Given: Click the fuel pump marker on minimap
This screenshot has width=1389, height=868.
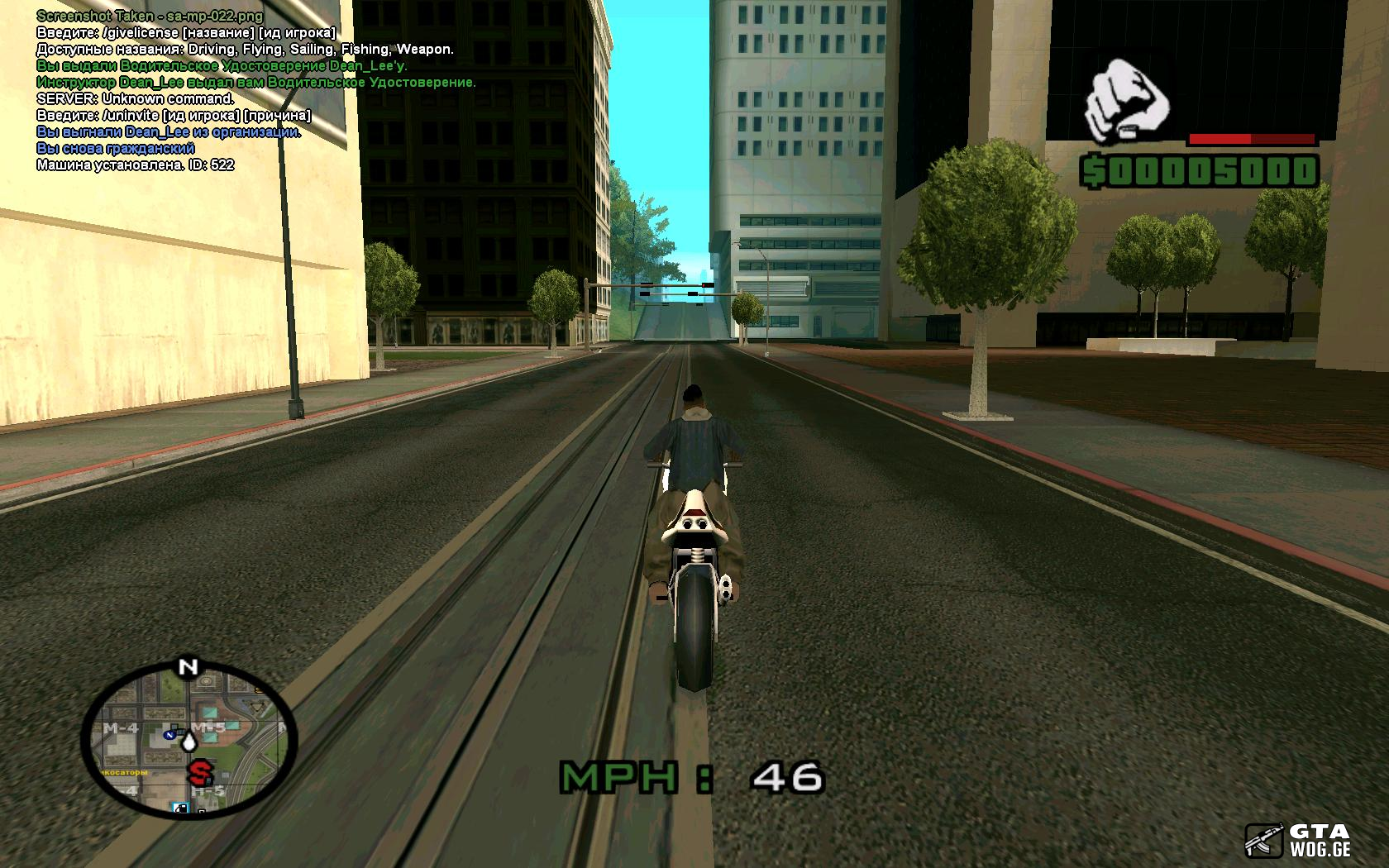Looking at the screenshot, I should [x=180, y=807].
